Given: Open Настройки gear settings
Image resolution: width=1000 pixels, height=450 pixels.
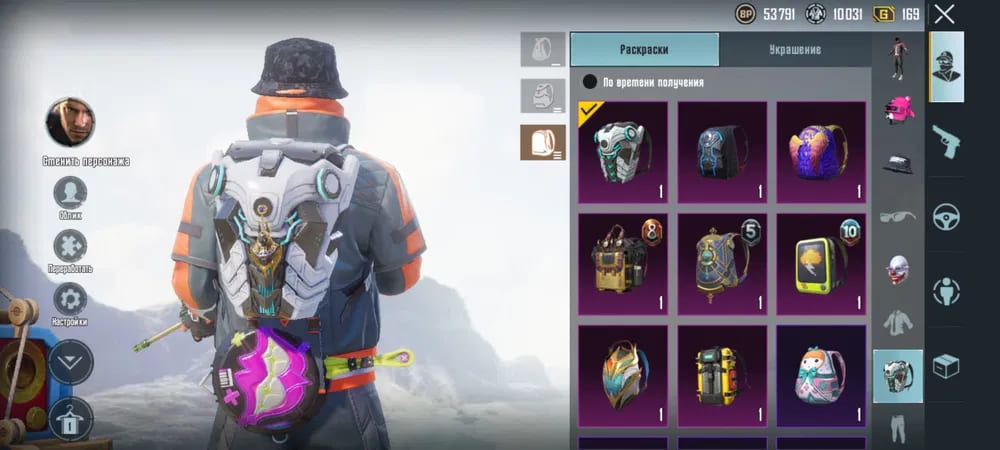Looking at the screenshot, I should (x=70, y=300).
